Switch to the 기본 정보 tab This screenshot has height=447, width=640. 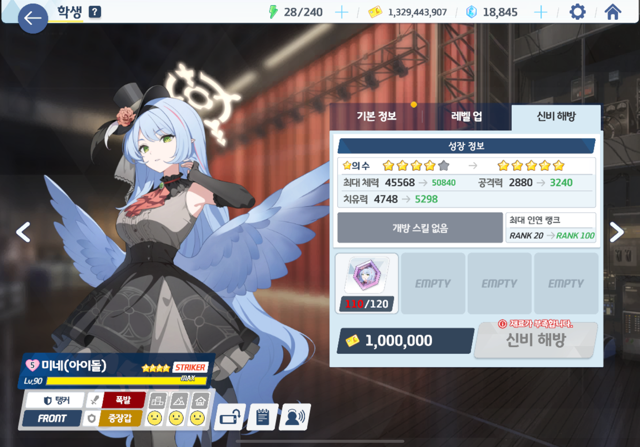coord(377,117)
